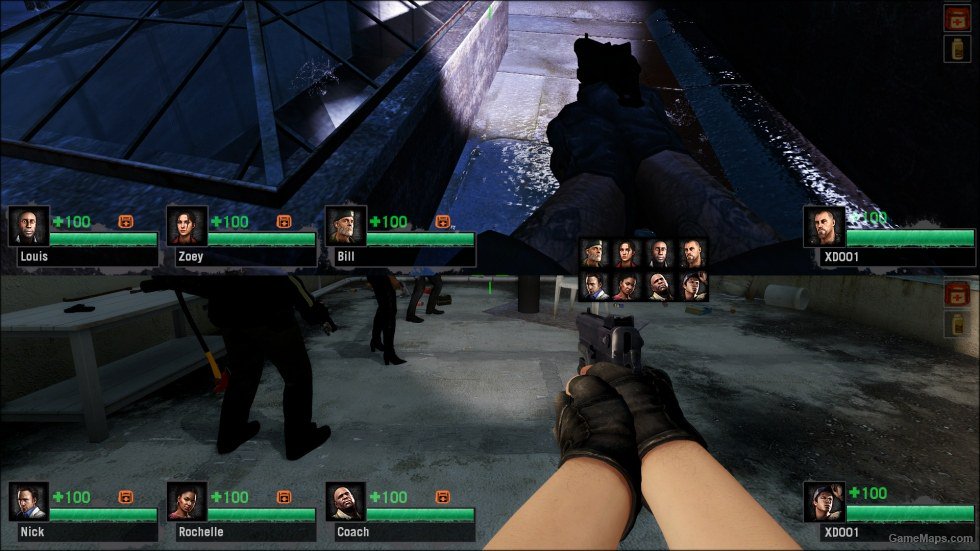This screenshot has width=980, height=551.
Task: Pick Bill in the eight-survivor portrait grid
Action: click(595, 253)
